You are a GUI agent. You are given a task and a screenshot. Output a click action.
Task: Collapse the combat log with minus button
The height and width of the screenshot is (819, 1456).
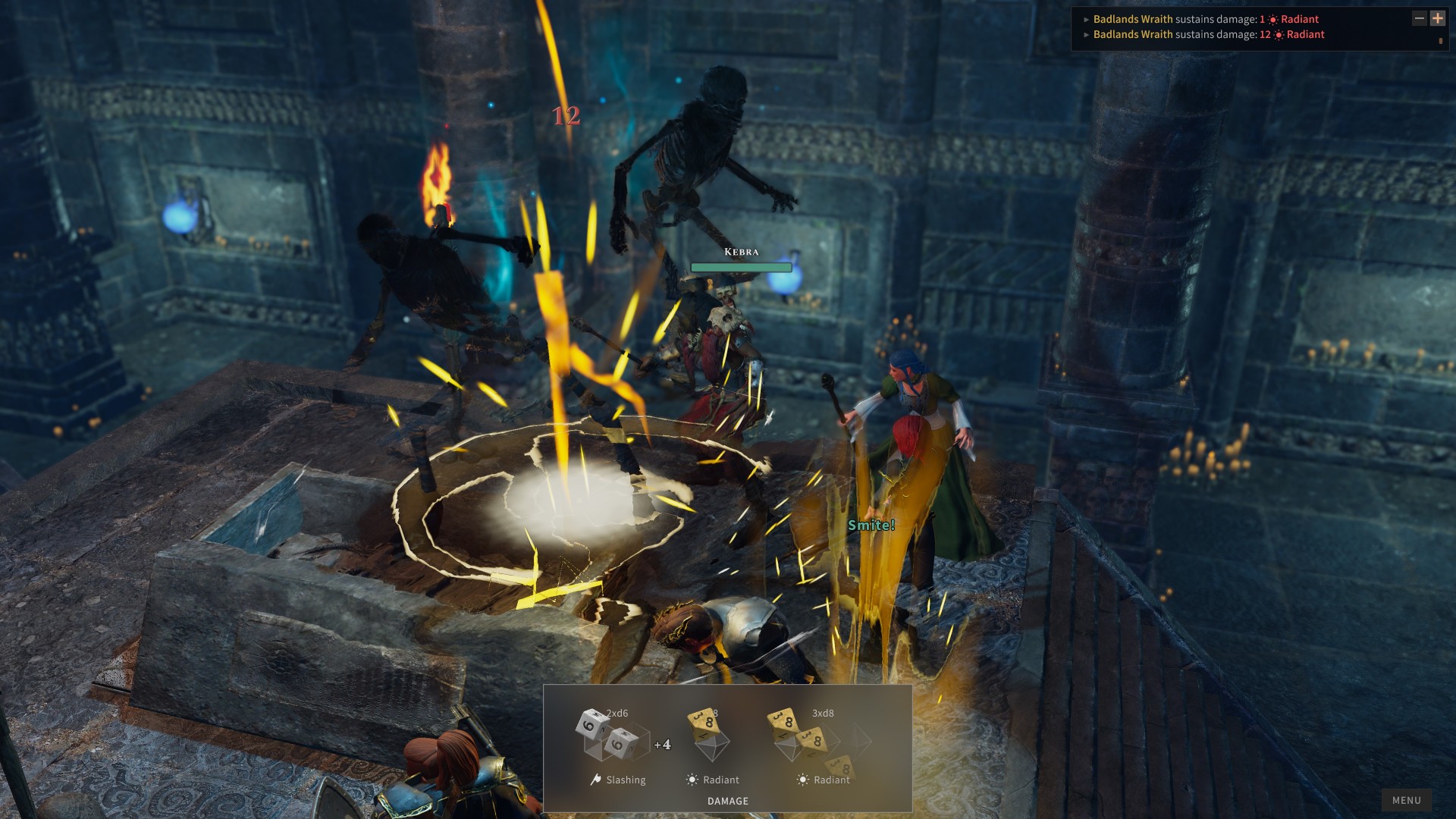pos(1420,18)
